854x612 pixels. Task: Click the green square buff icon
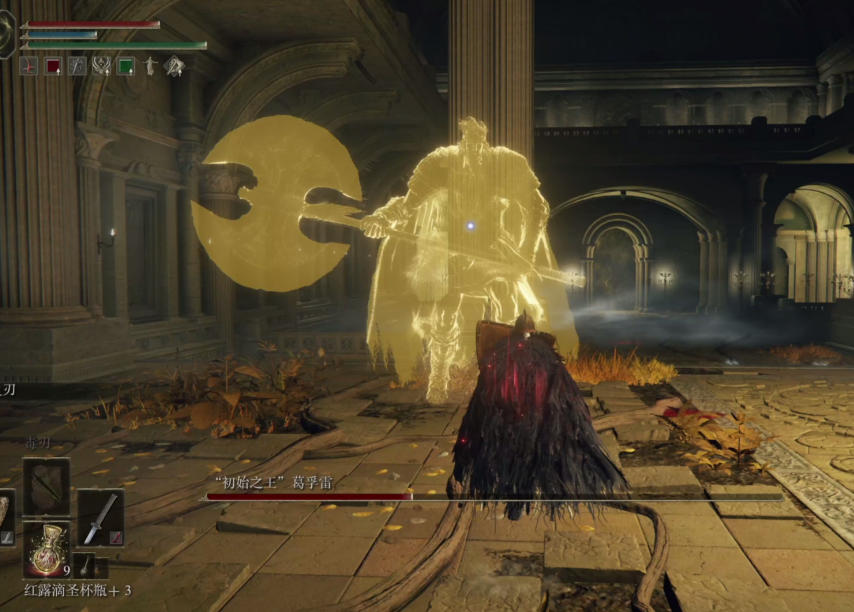tap(126, 66)
